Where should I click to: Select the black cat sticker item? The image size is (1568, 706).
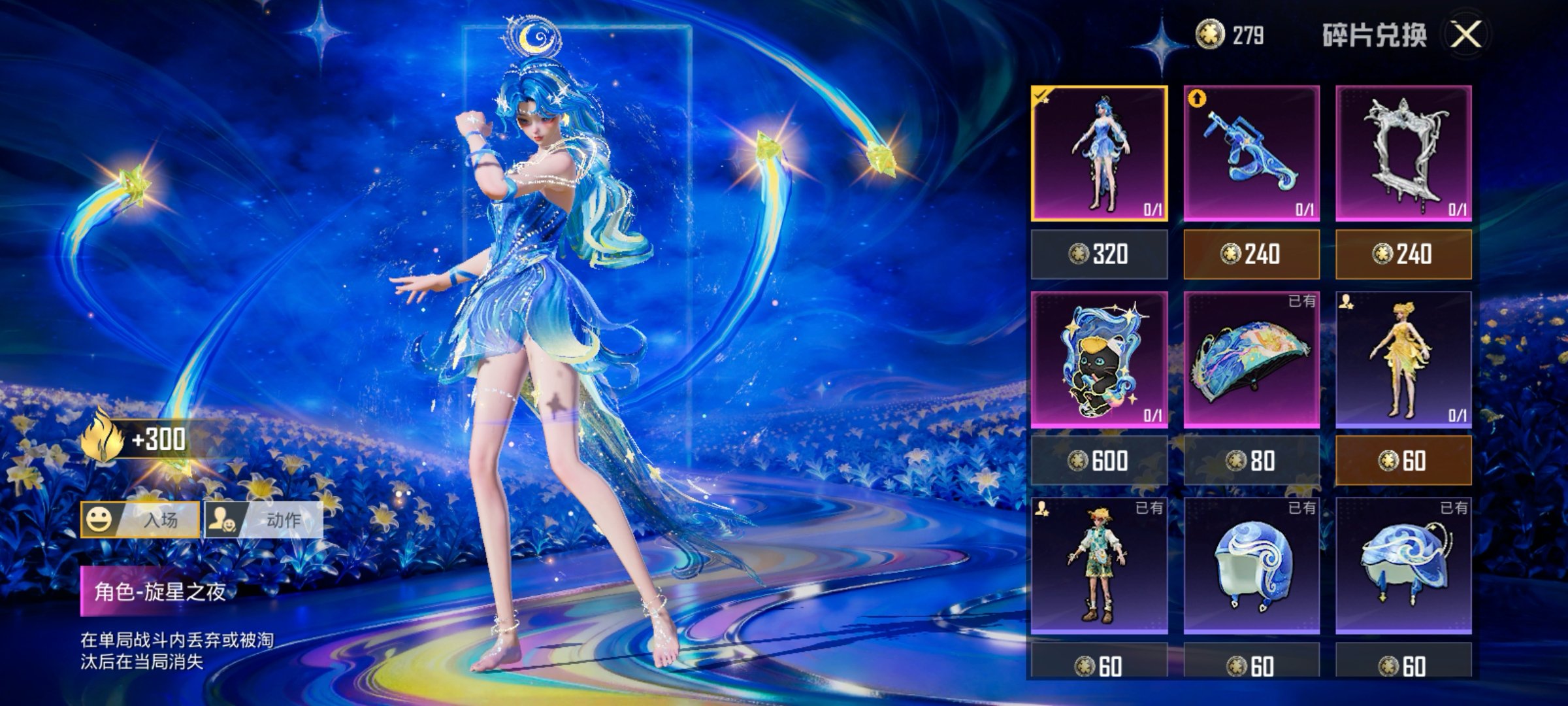[x=1099, y=360]
